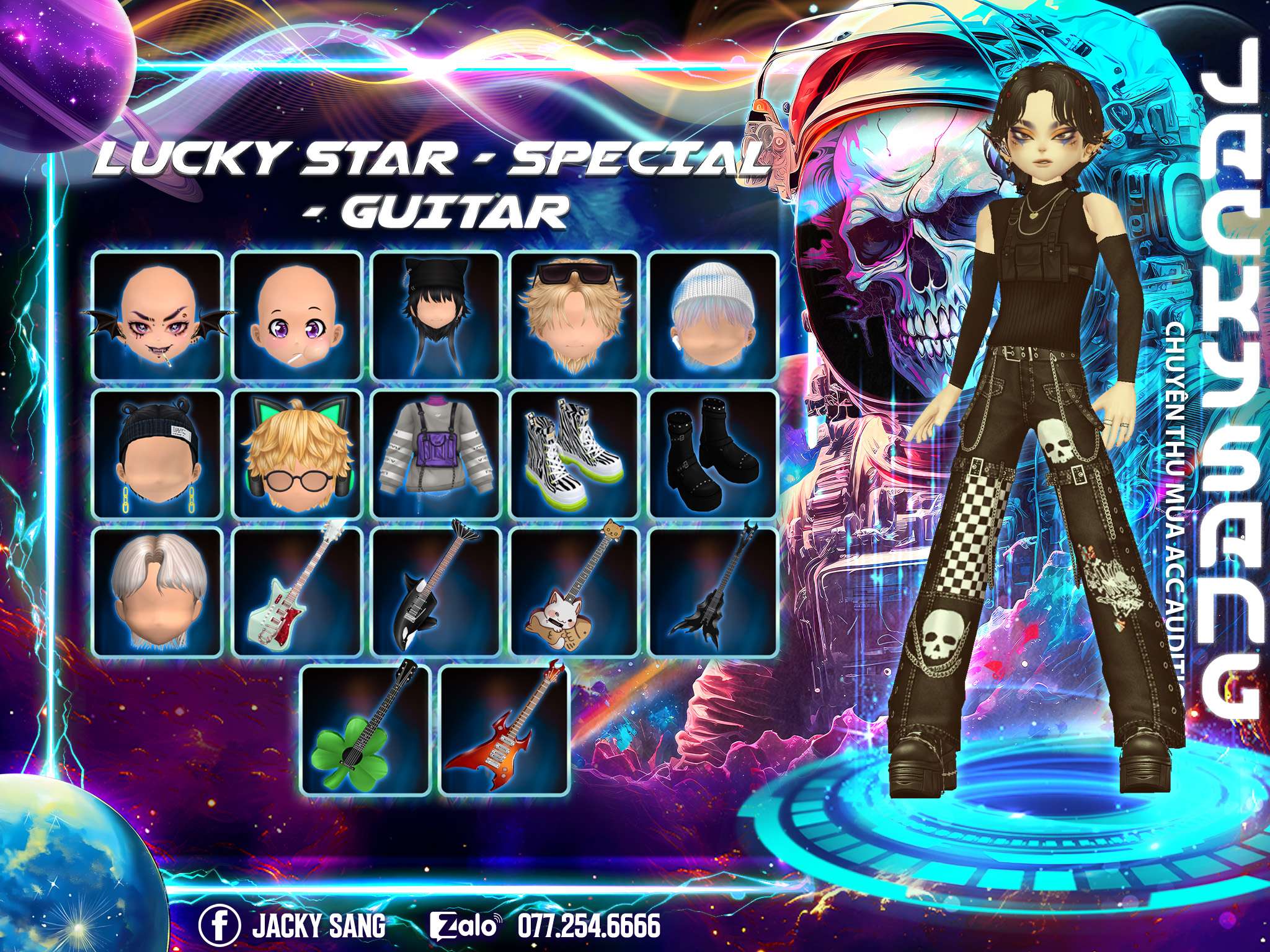Select the black cat-ear beanie hairstyle
The height and width of the screenshot is (952, 1270).
click(436, 315)
